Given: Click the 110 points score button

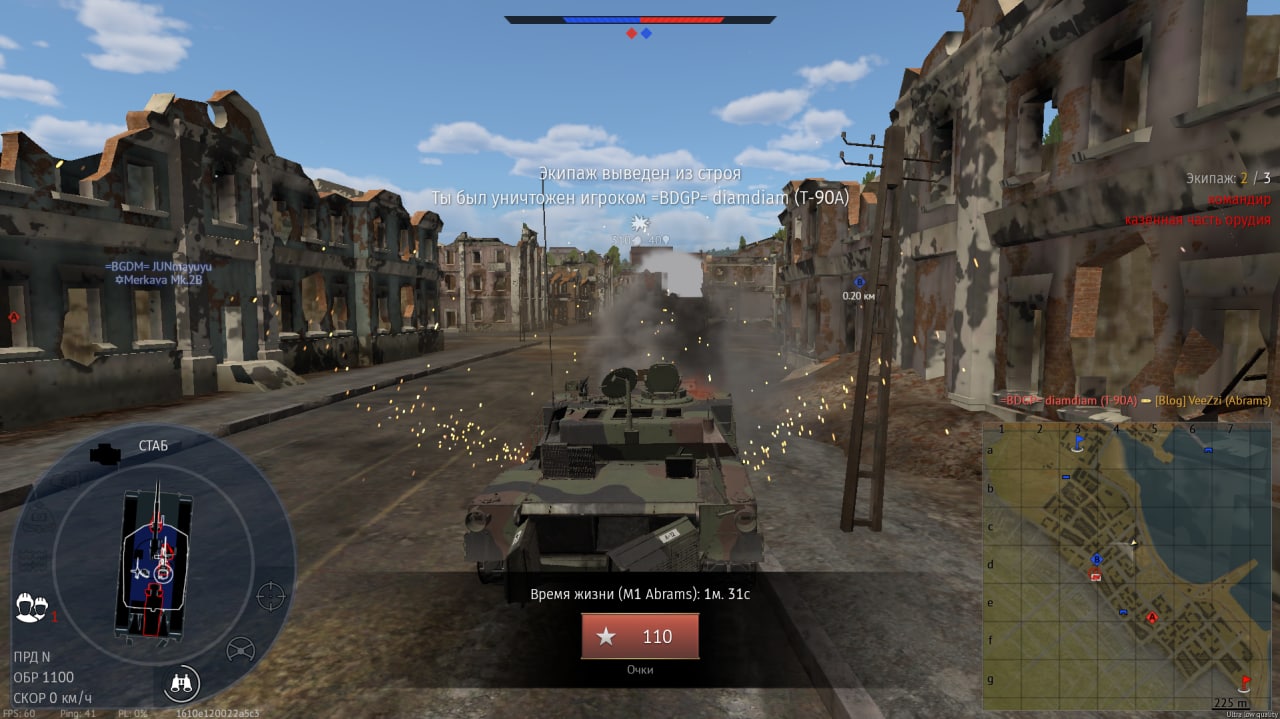Looking at the screenshot, I should point(640,636).
